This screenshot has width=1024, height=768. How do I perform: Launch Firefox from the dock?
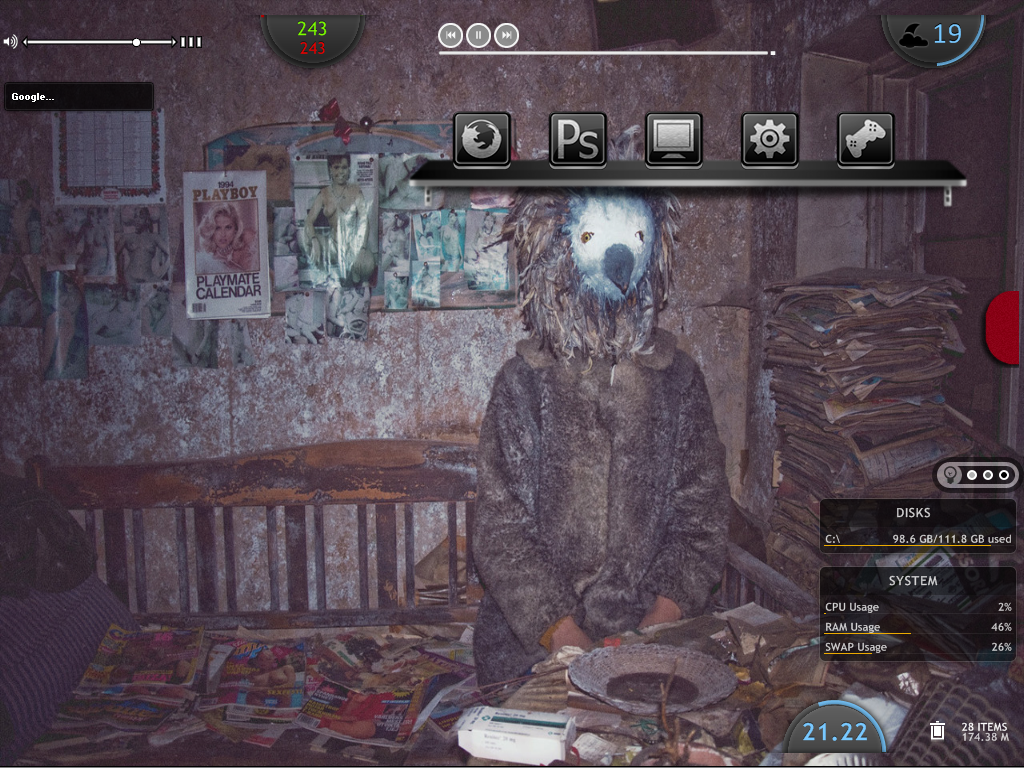point(483,138)
